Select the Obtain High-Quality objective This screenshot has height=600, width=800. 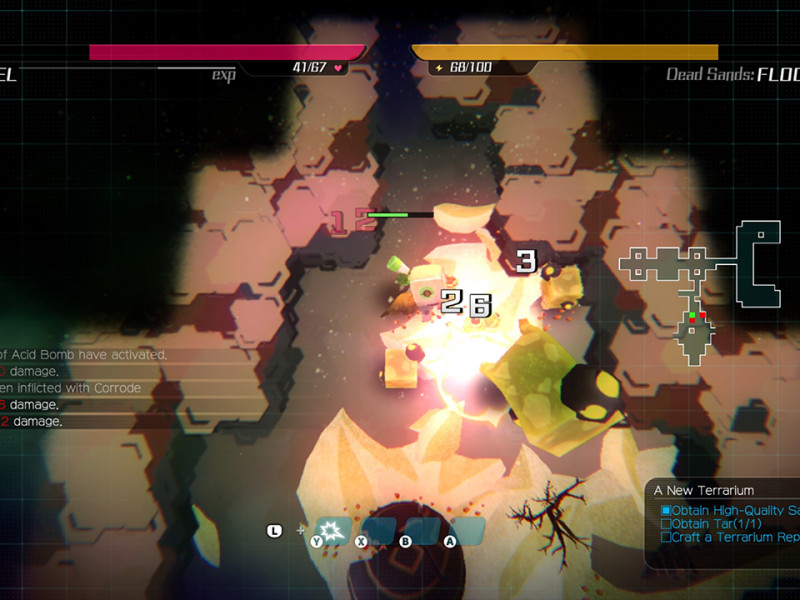point(730,510)
